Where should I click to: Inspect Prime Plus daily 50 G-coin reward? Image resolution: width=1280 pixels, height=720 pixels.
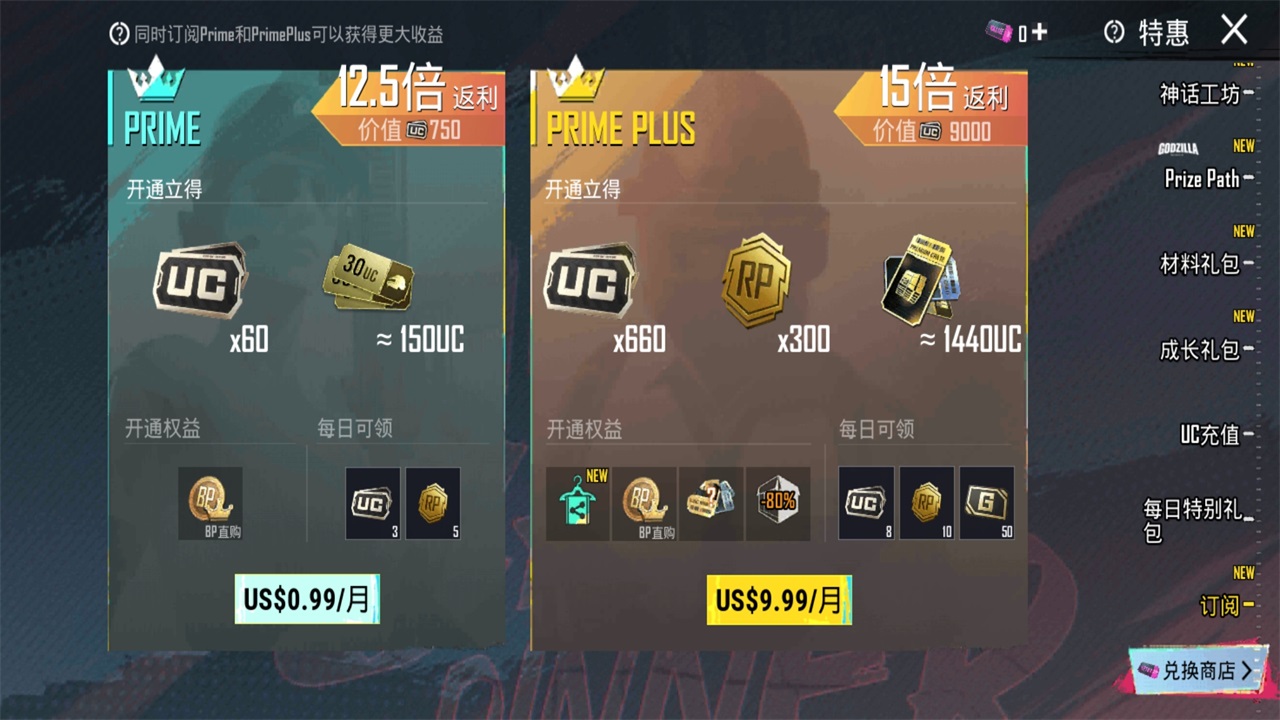coord(986,503)
